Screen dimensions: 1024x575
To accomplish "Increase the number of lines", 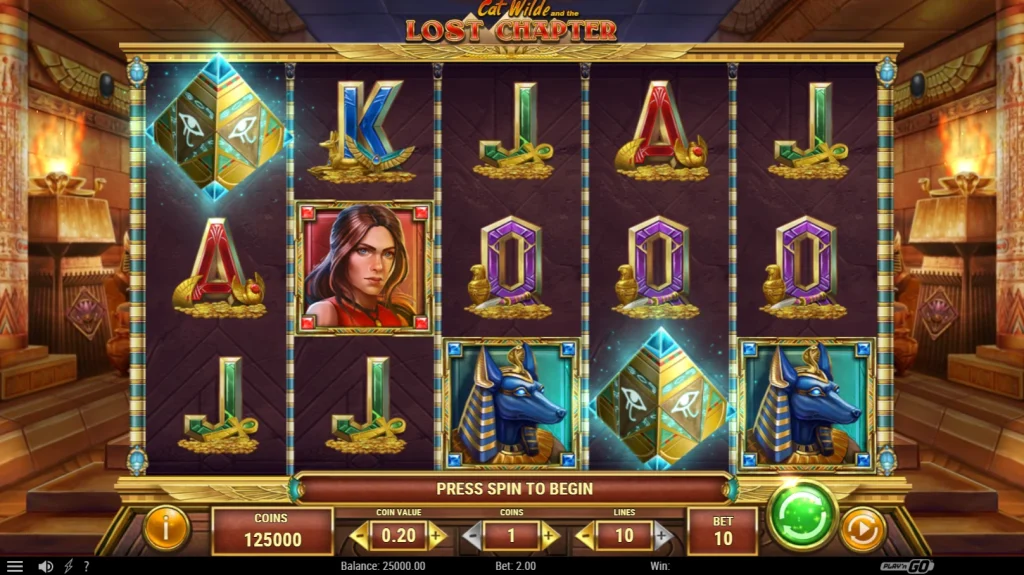I will [x=662, y=536].
